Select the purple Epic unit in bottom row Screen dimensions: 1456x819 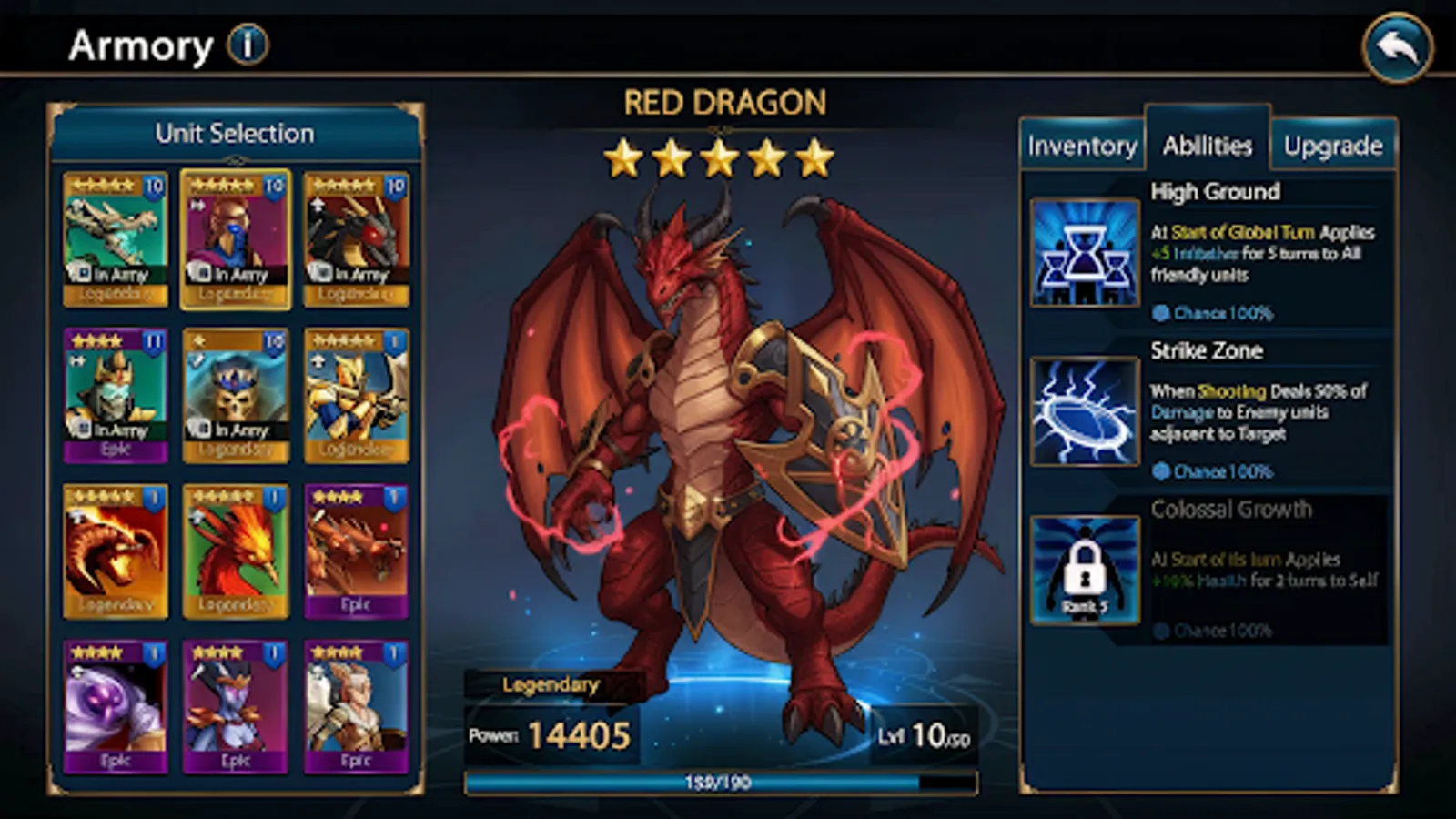click(x=116, y=705)
